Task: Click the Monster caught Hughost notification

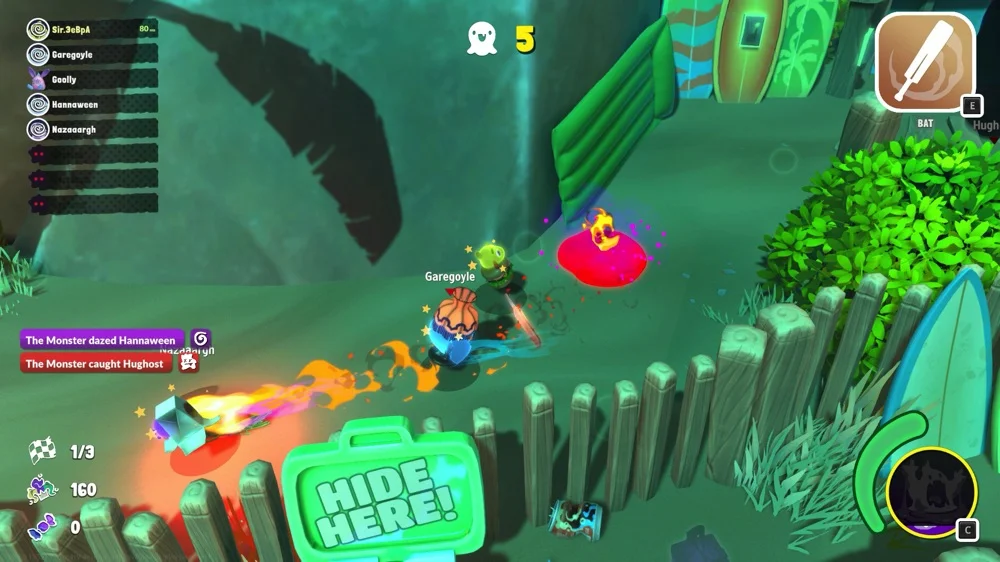Action: tap(96, 364)
